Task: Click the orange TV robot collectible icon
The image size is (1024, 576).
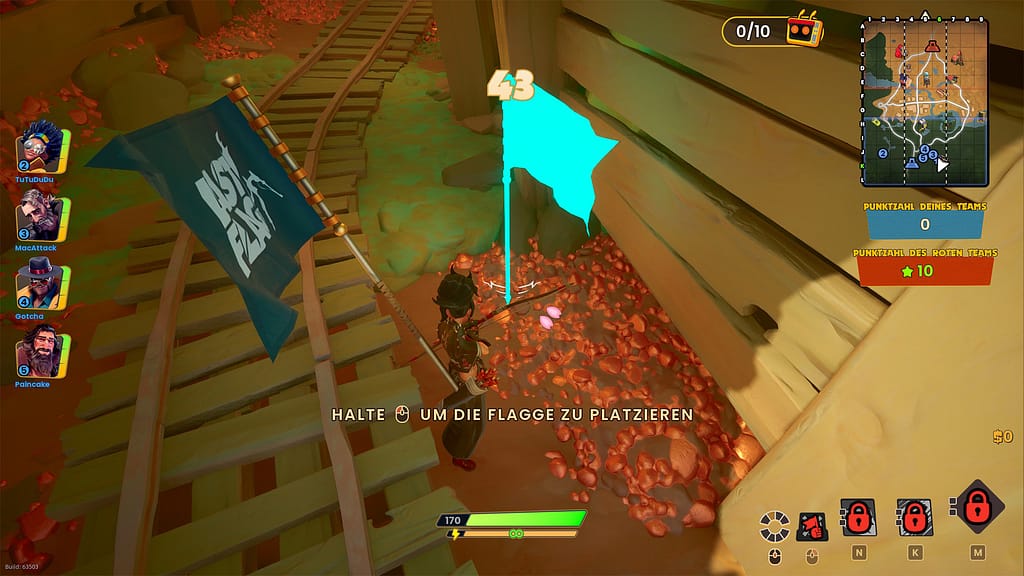Action: 804,30
